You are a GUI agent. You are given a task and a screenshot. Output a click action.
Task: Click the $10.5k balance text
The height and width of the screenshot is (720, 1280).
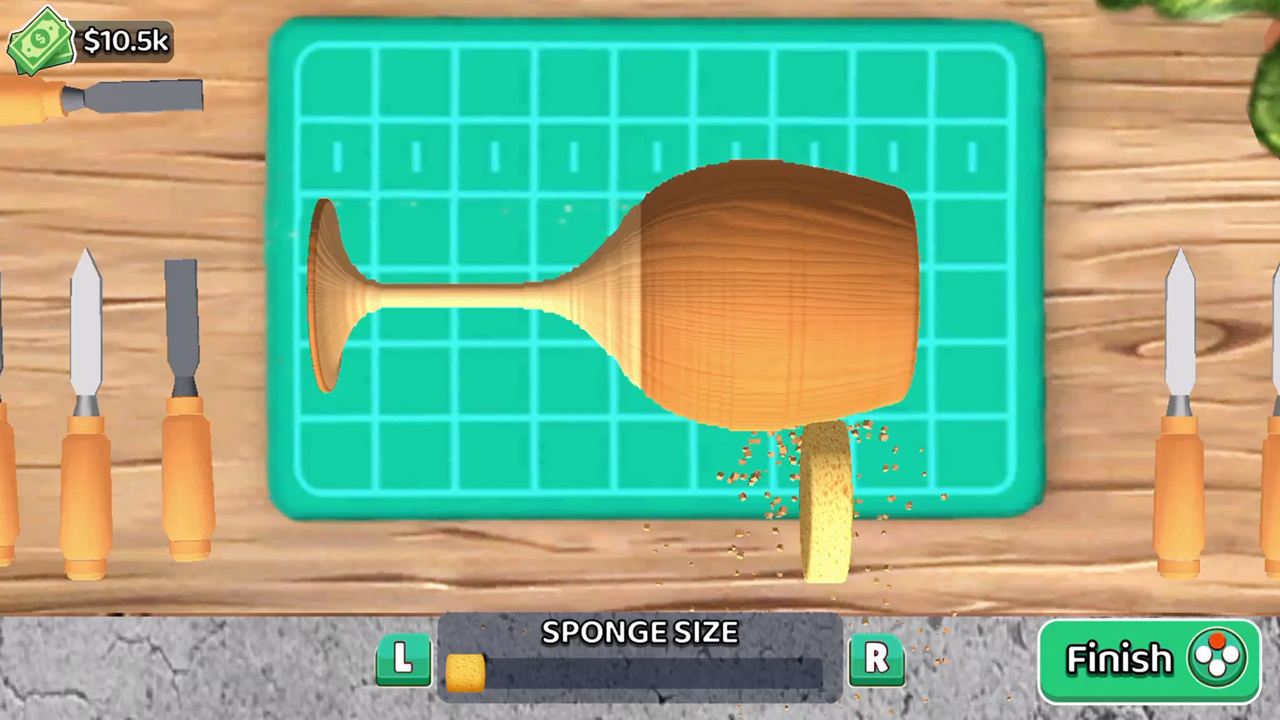coord(125,42)
